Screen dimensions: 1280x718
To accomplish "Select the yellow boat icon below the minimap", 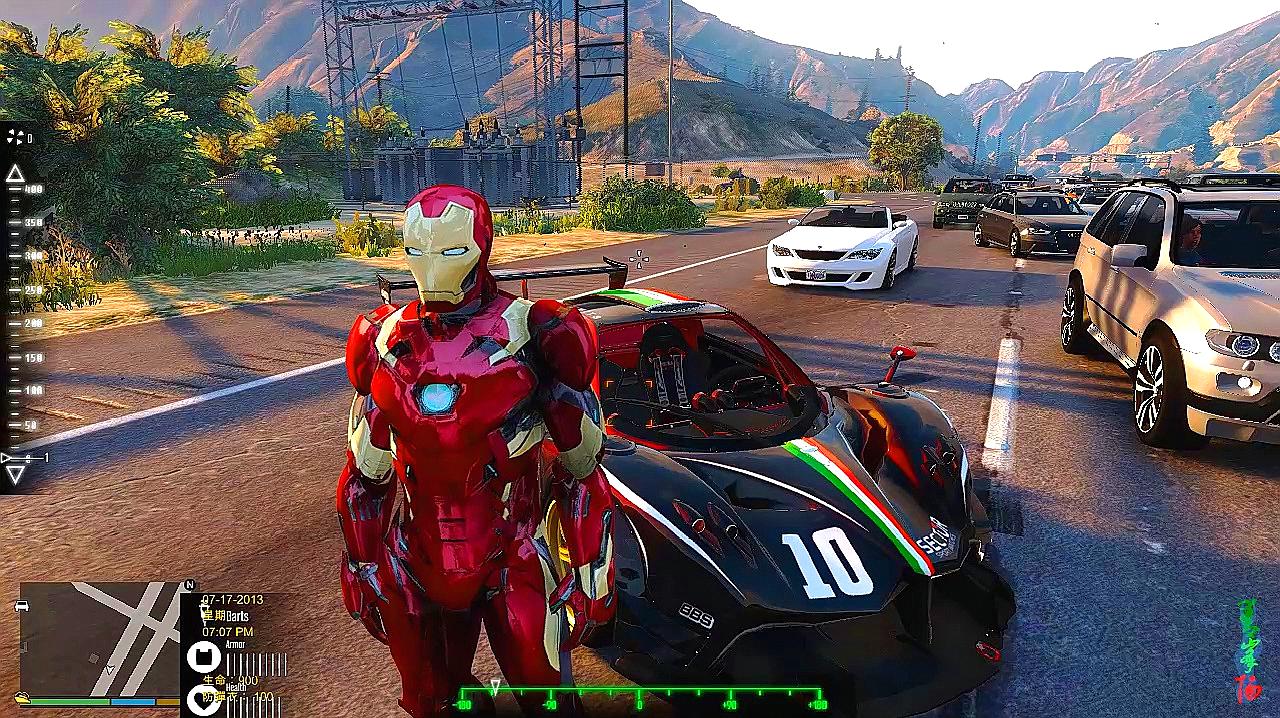I will tap(22, 697).
